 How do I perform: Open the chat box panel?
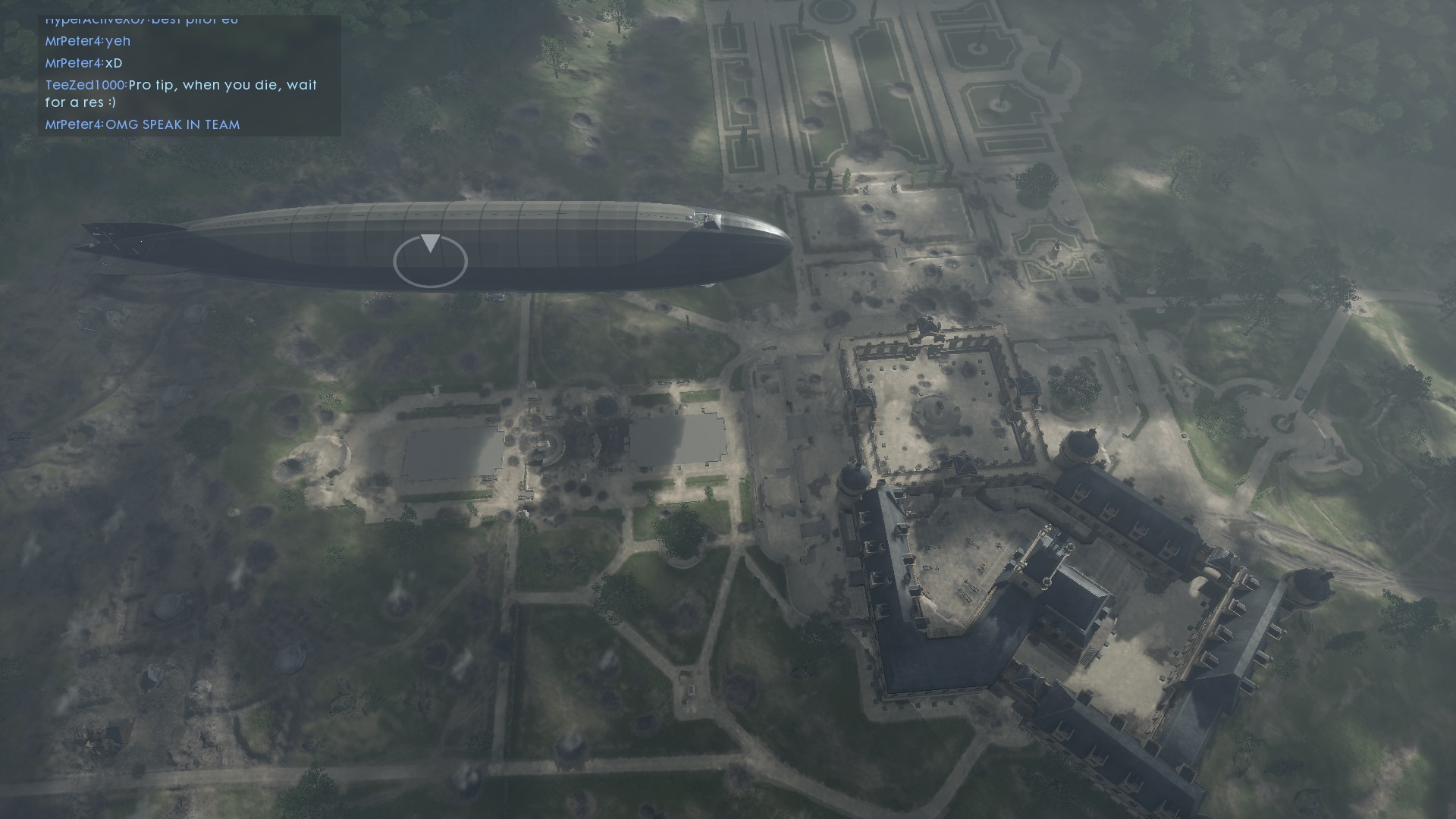(190, 74)
